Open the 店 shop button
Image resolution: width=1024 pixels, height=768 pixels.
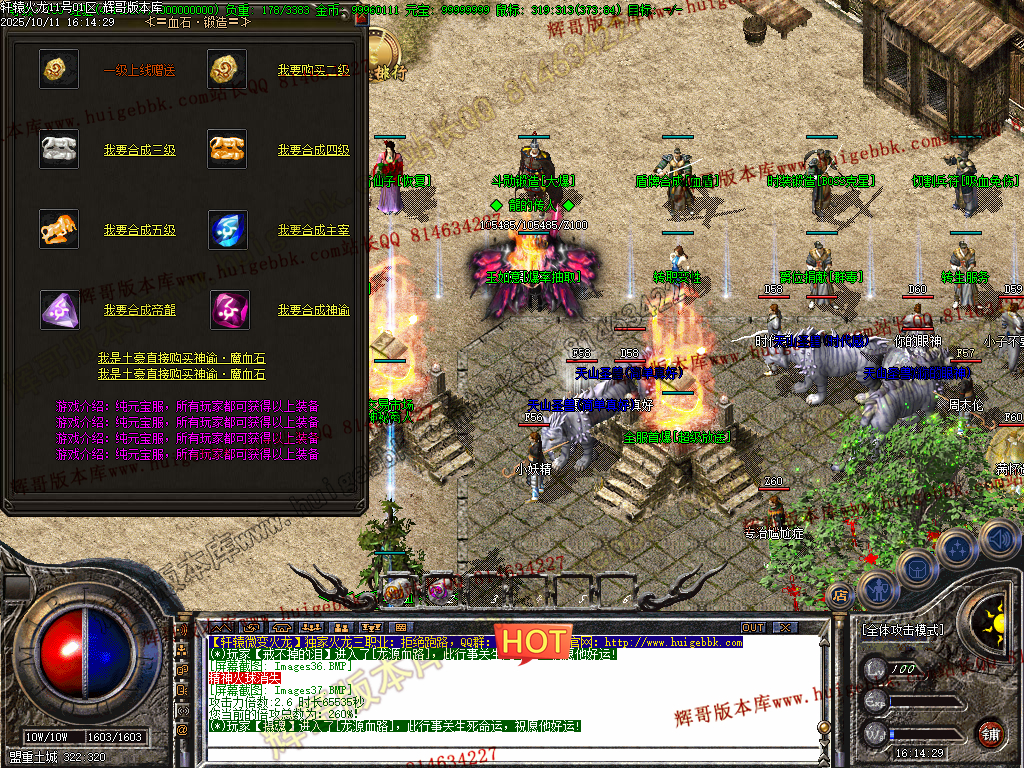click(838, 596)
